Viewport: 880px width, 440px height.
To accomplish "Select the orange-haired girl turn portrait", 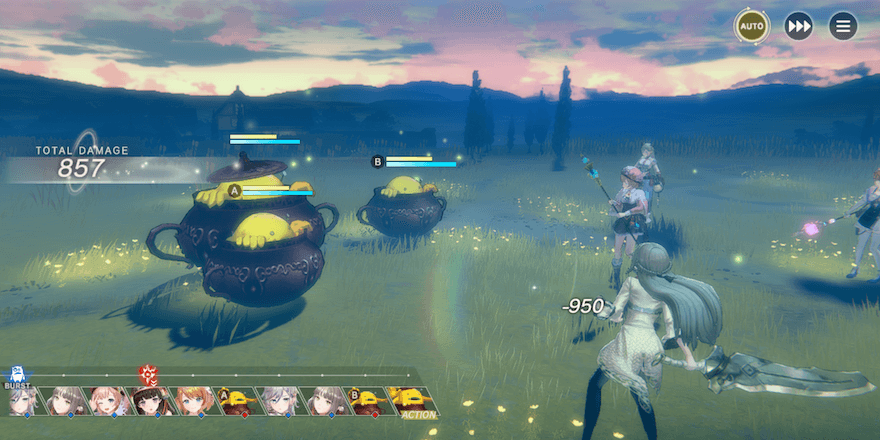I will click(x=193, y=401).
